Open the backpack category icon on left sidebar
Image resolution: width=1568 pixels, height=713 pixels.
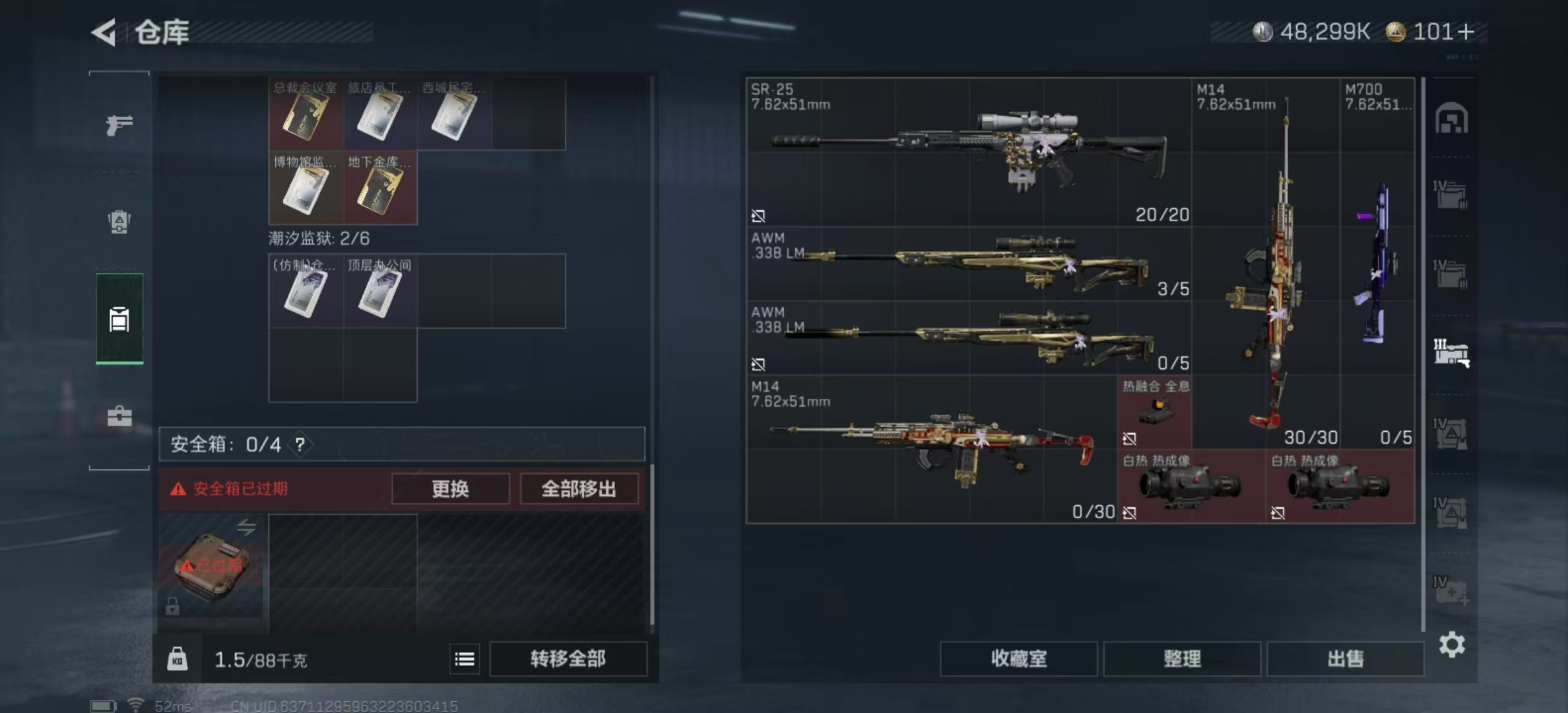119,223
